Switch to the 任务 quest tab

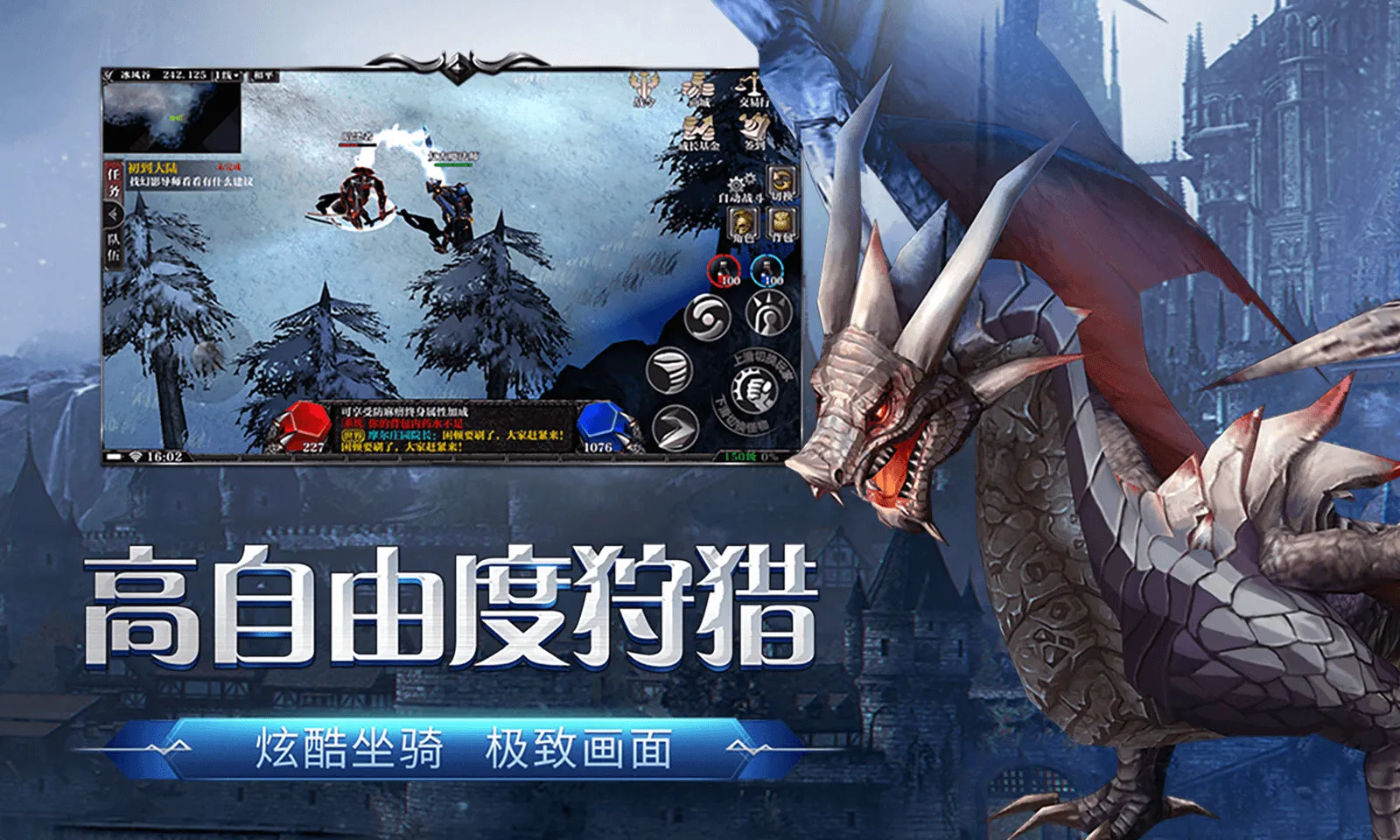pyautogui.click(x=113, y=180)
